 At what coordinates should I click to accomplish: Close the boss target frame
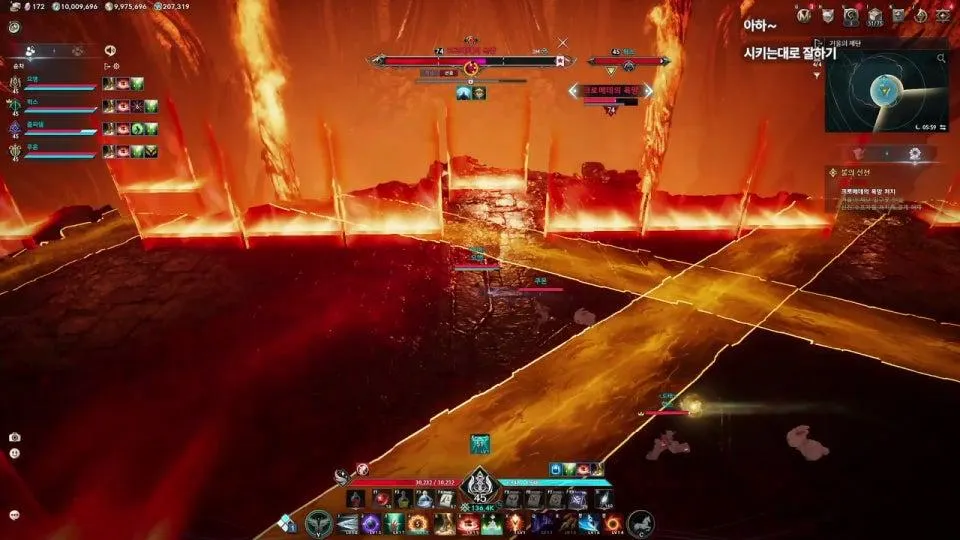pyautogui.click(x=563, y=42)
